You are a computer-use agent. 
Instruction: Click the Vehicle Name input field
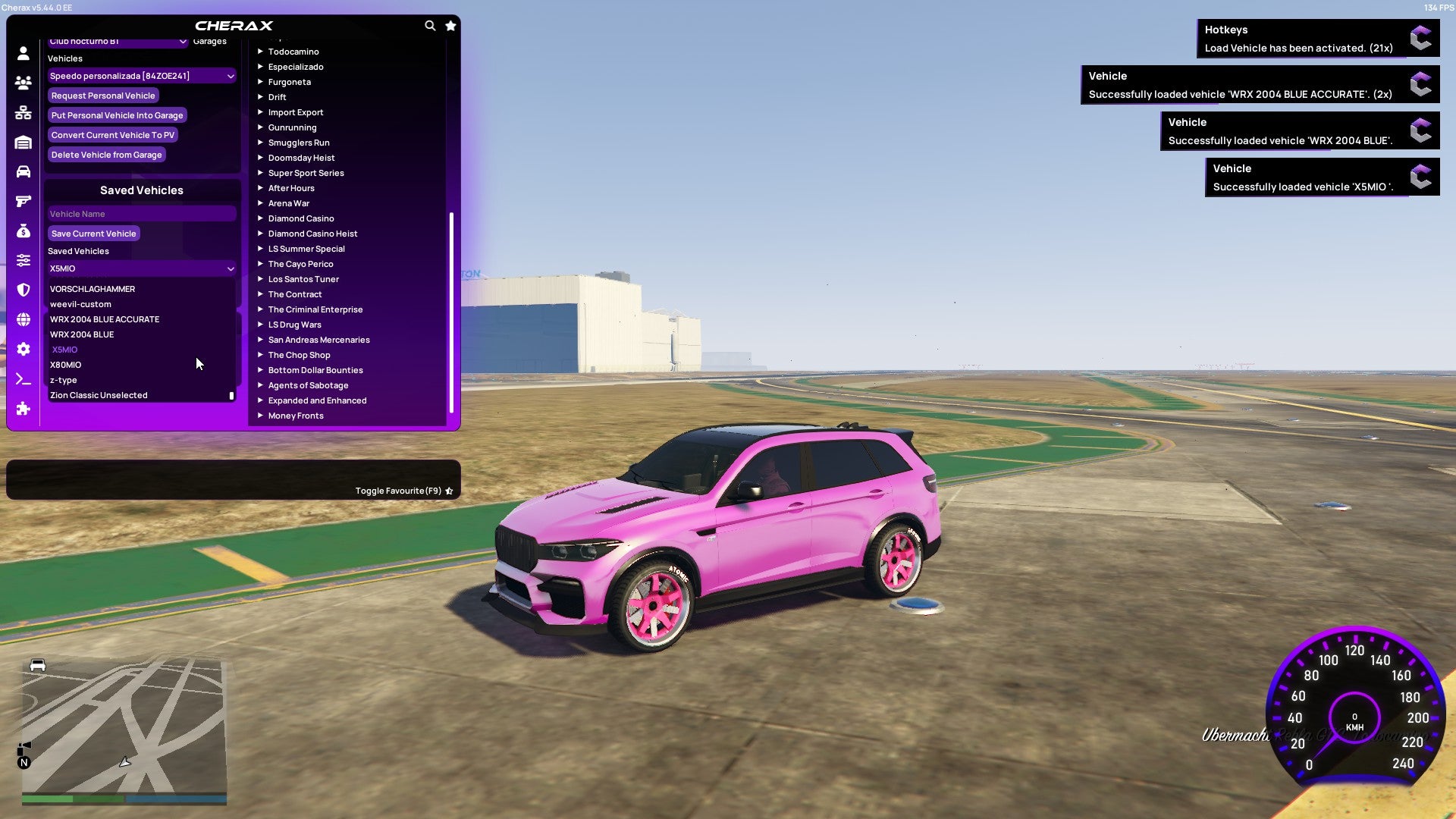(141, 213)
